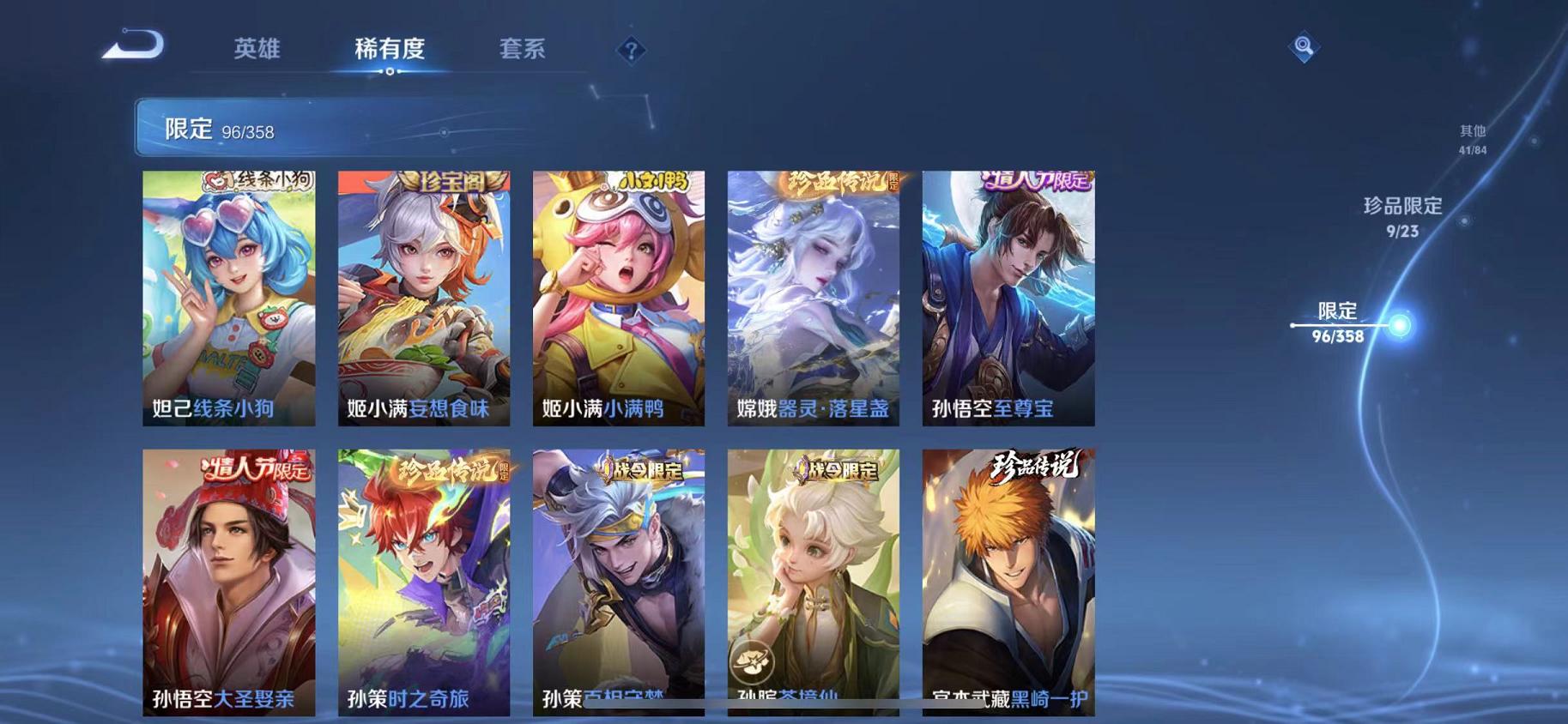Open the help question mark icon
Screen dimensions: 1568x724
pyautogui.click(x=631, y=51)
